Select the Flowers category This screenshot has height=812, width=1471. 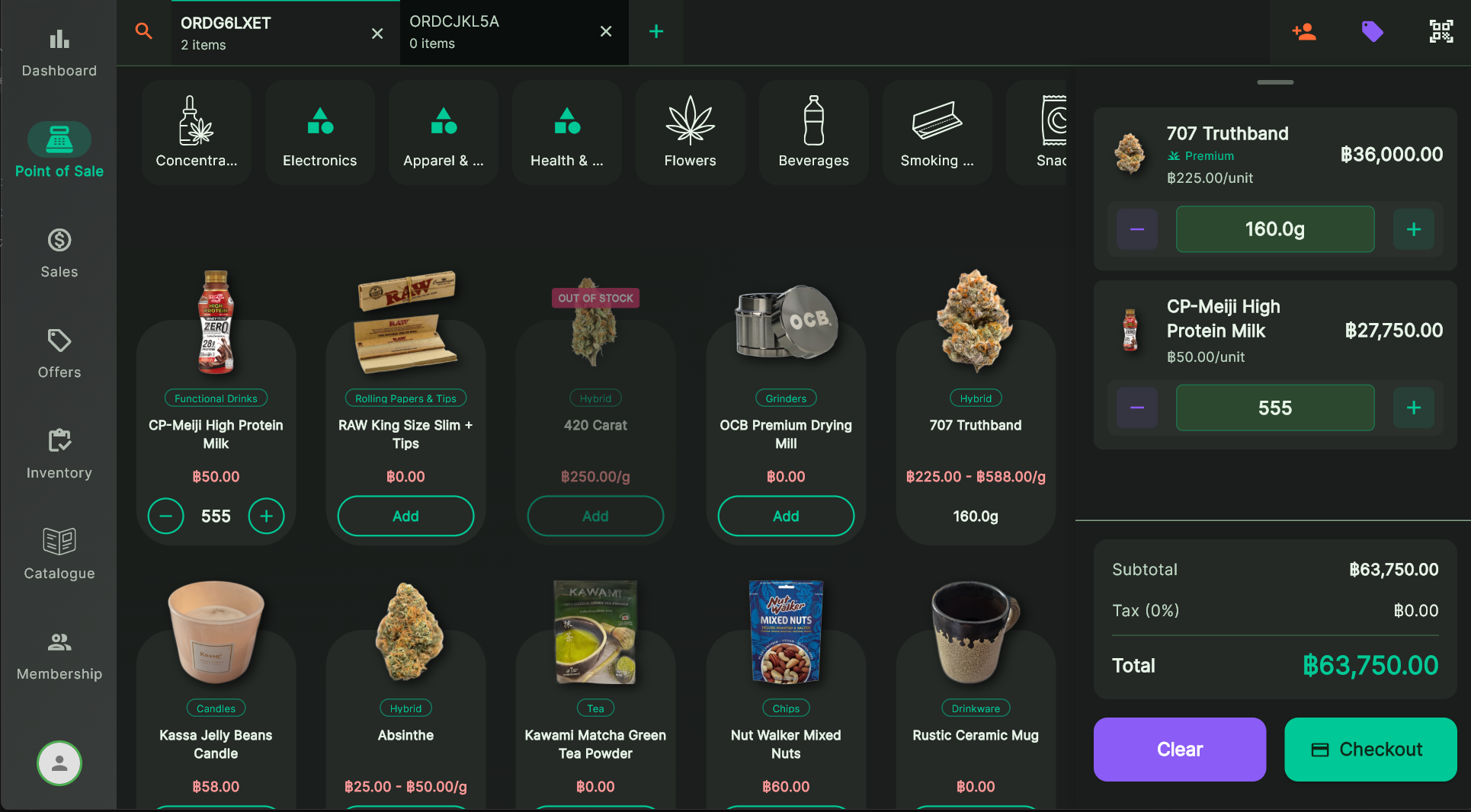(690, 132)
